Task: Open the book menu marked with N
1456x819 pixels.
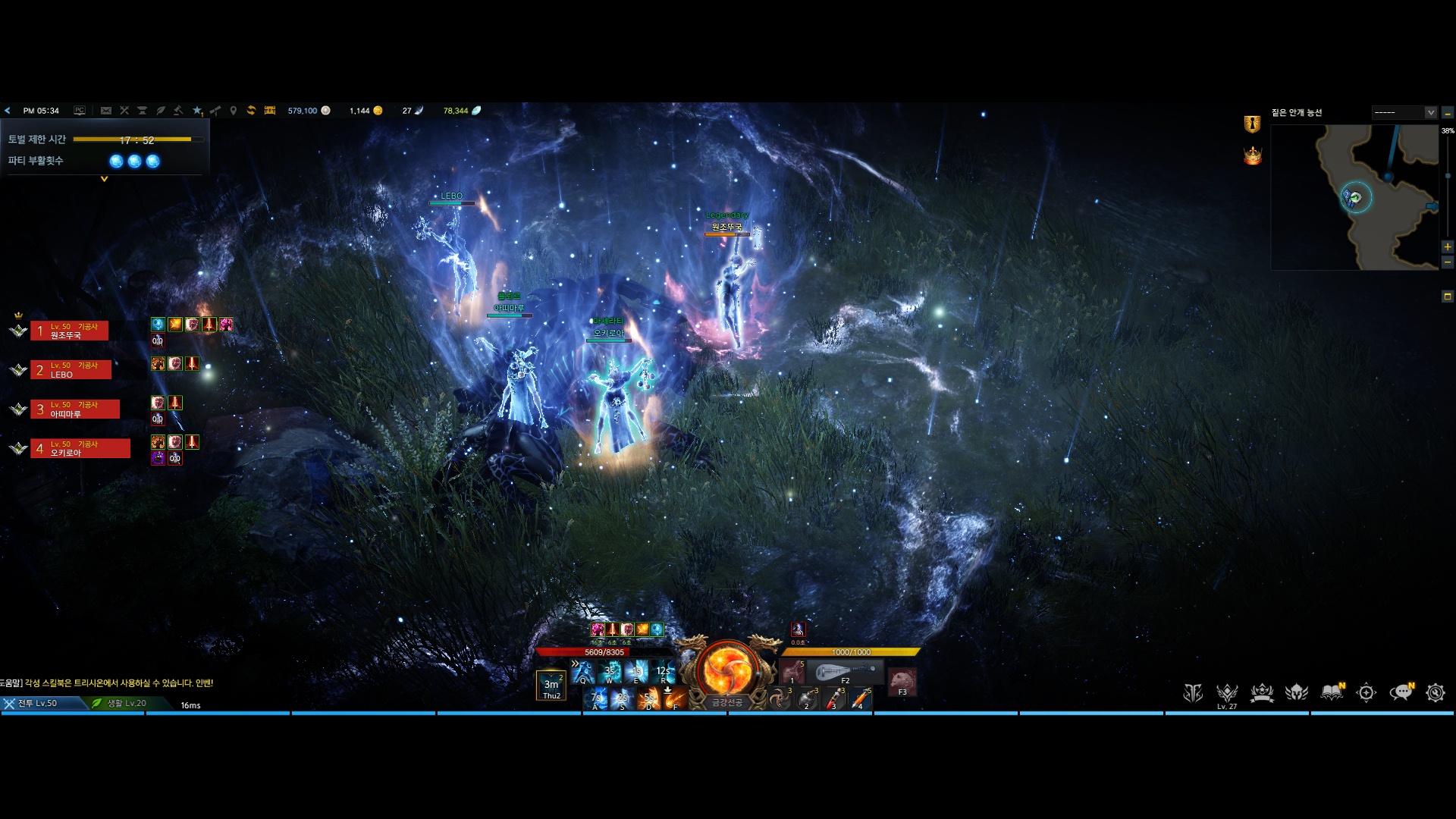Action: click(1332, 692)
